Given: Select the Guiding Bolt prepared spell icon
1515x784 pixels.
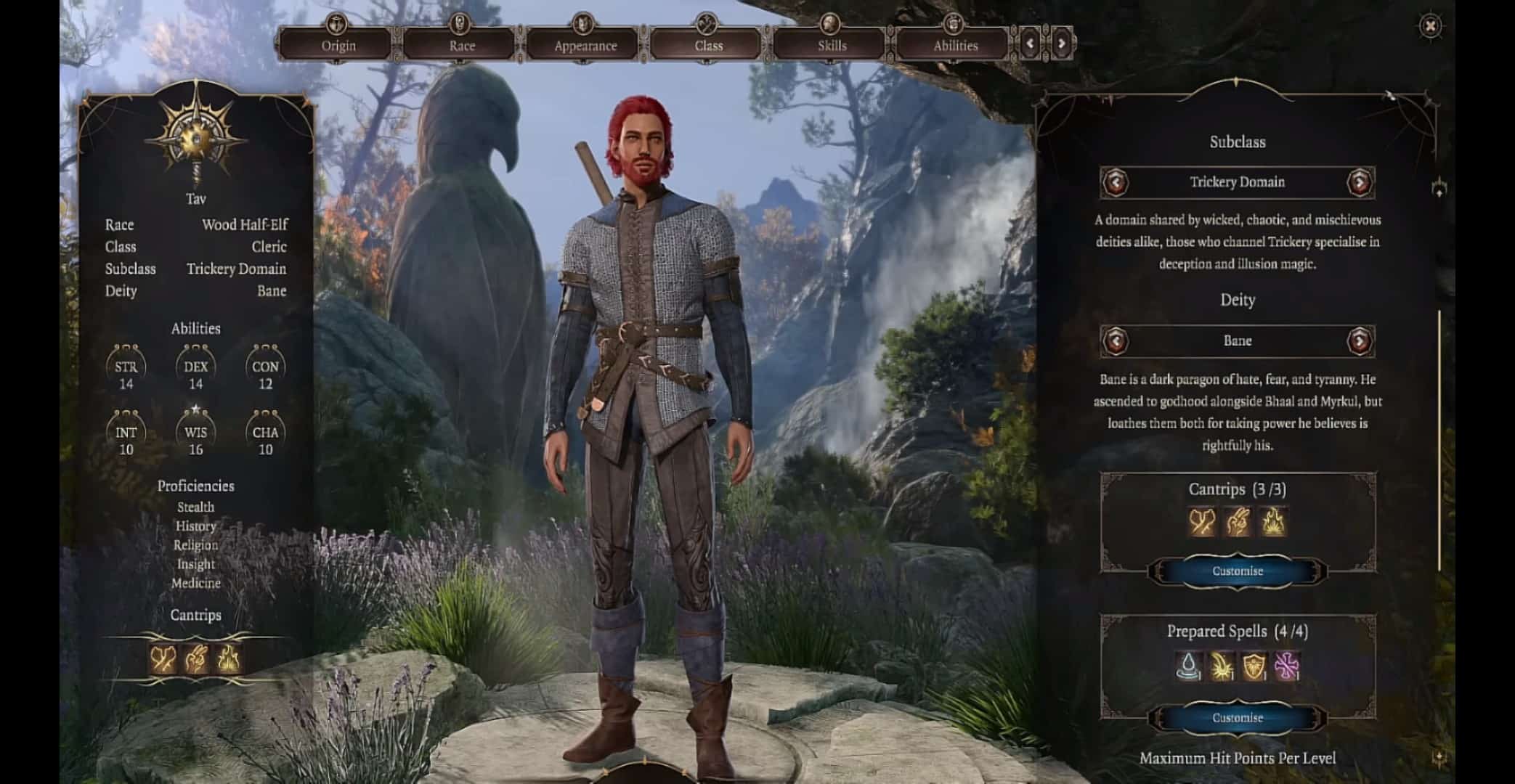Looking at the screenshot, I should coord(1221,666).
